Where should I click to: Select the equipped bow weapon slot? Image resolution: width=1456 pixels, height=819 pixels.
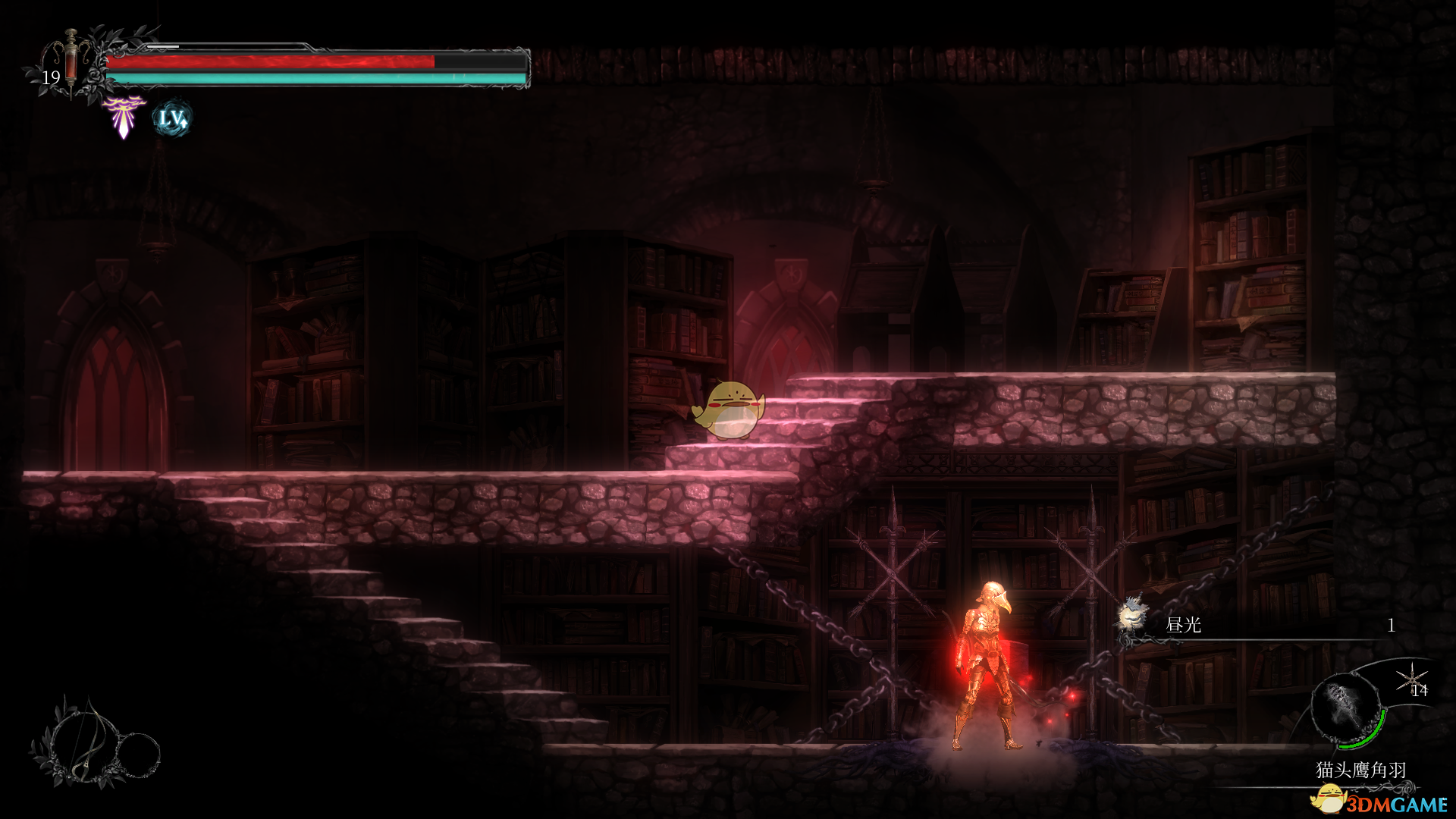[82, 742]
